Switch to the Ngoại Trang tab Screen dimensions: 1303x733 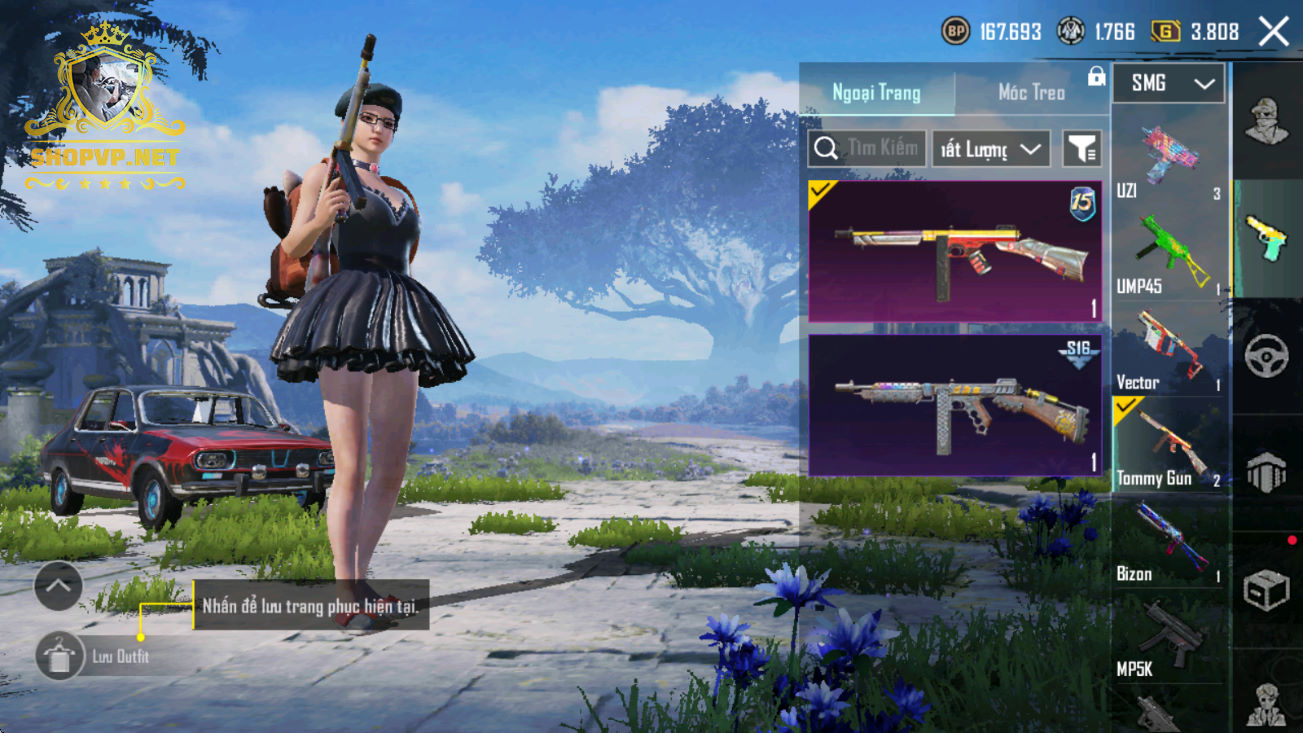876,93
